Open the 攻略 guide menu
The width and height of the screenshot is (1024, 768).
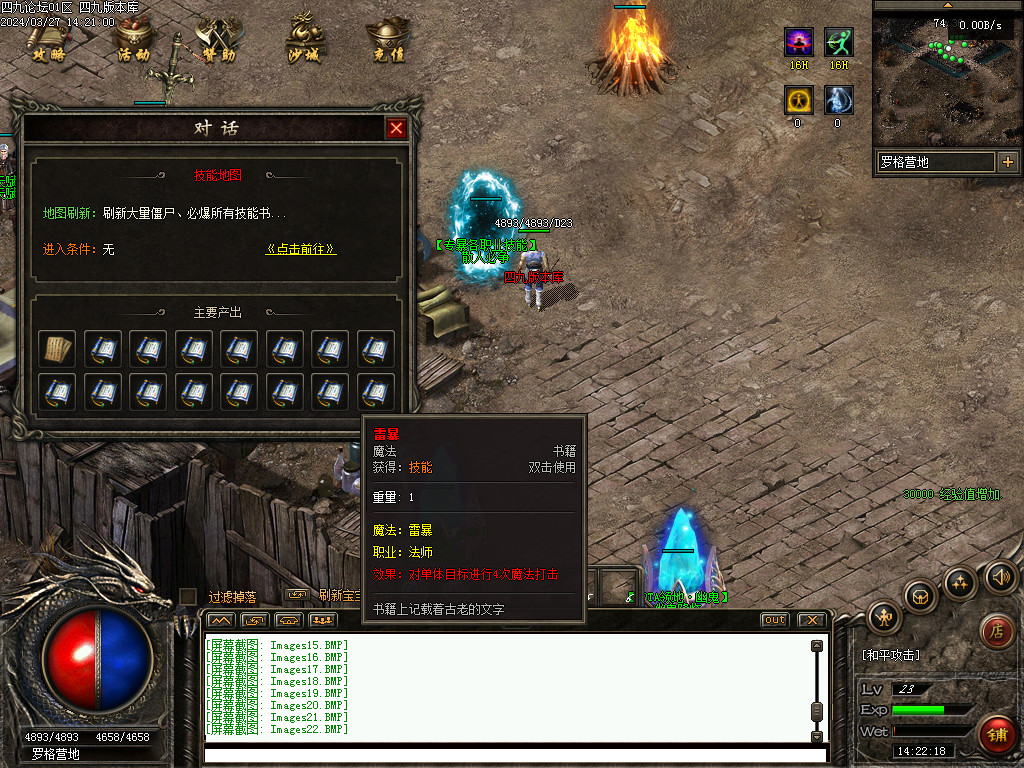coord(47,41)
